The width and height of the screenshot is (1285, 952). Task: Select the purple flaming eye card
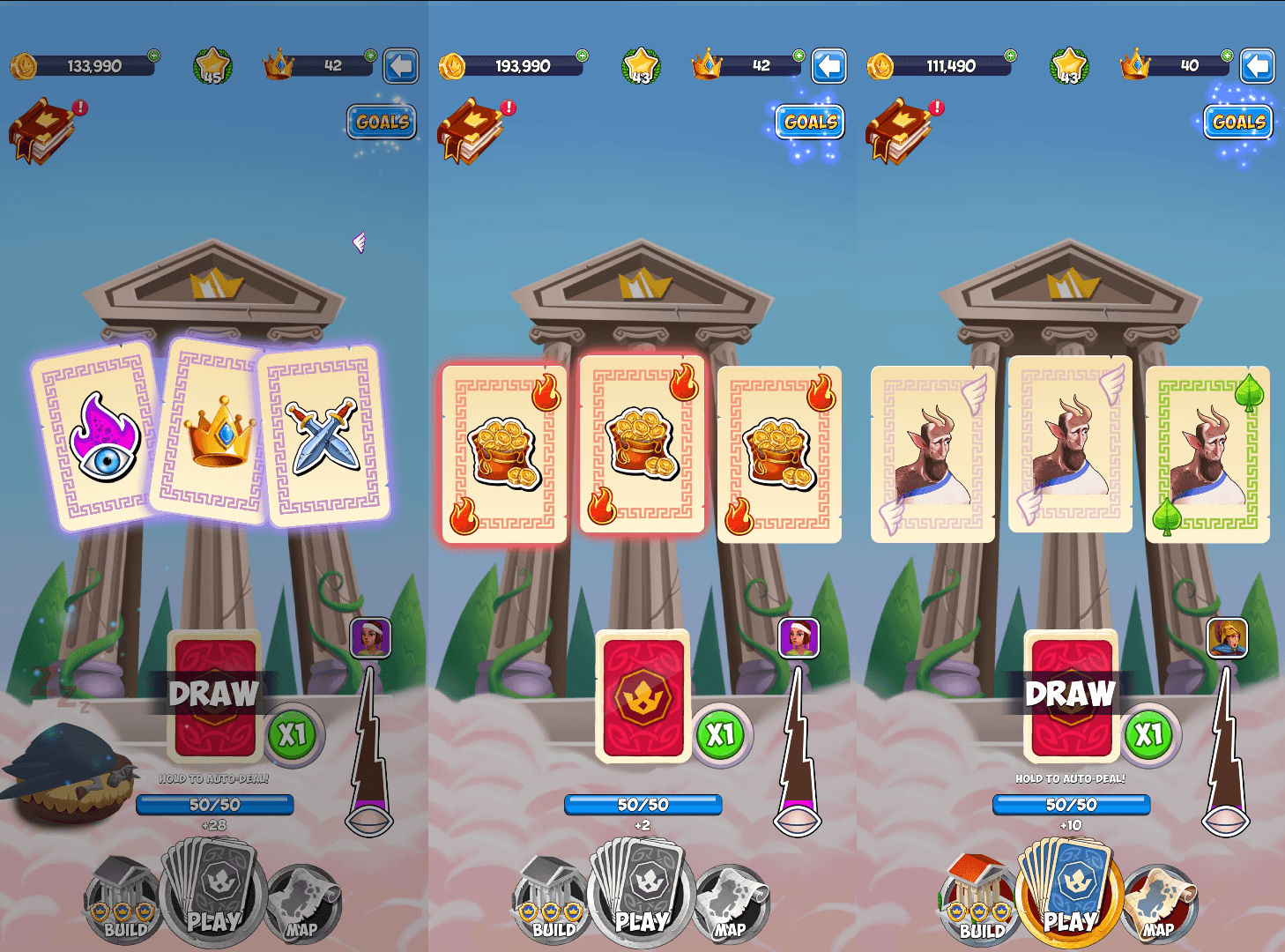tap(99, 438)
